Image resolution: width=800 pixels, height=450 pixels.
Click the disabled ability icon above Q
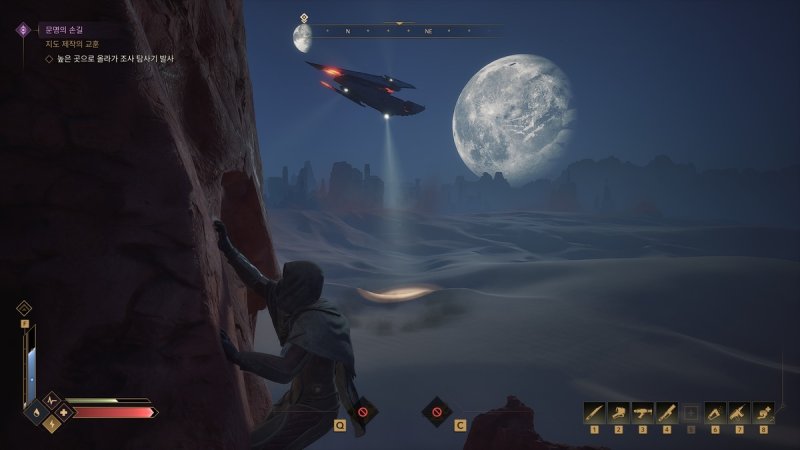(x=363, y=410)
